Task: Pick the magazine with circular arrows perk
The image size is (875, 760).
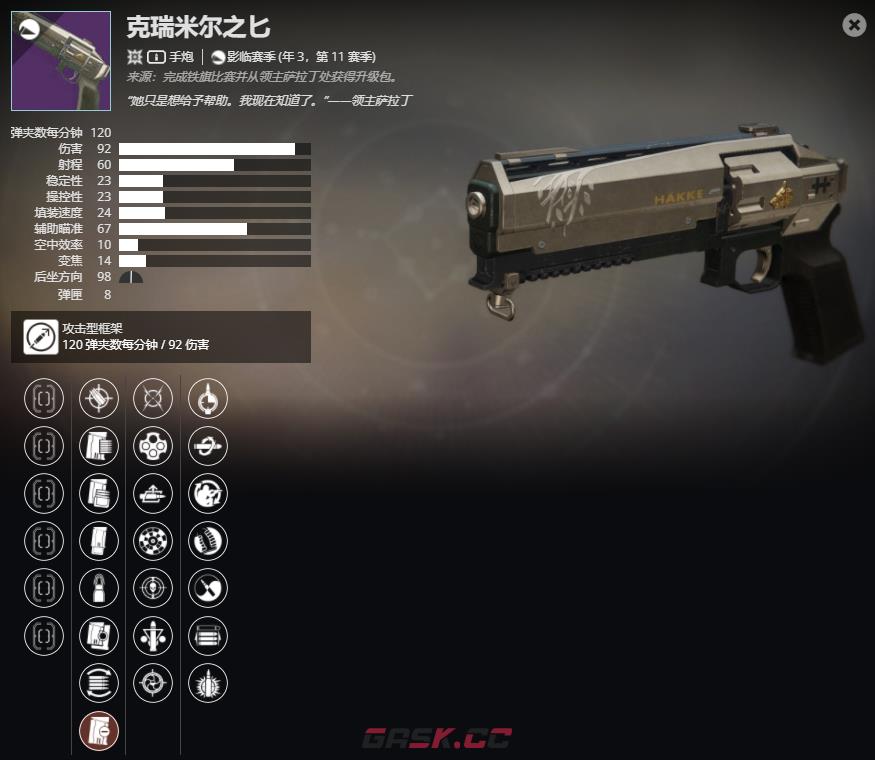Action: coord(99,683)
